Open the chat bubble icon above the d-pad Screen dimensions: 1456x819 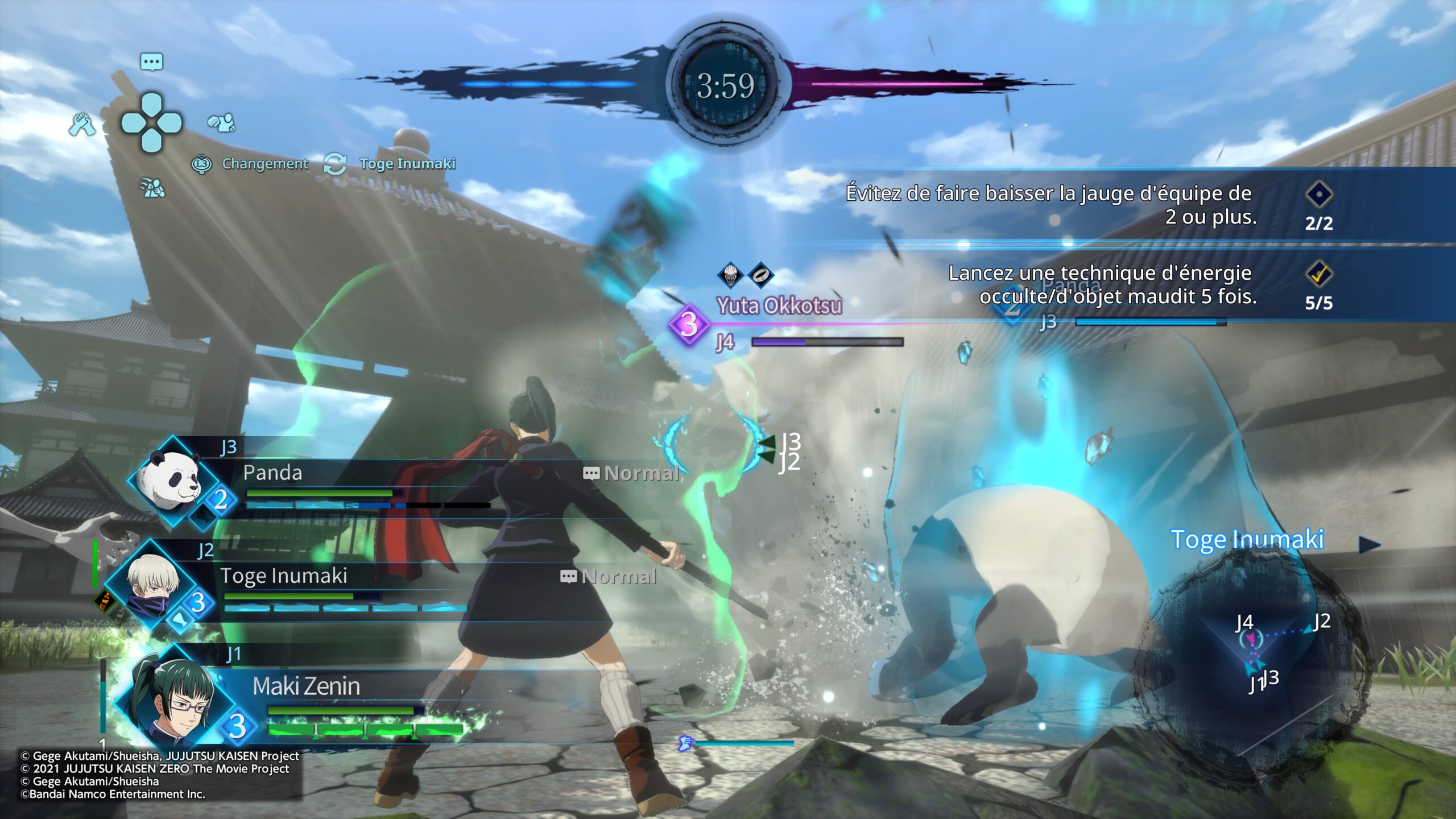click(x=151, y=61)
